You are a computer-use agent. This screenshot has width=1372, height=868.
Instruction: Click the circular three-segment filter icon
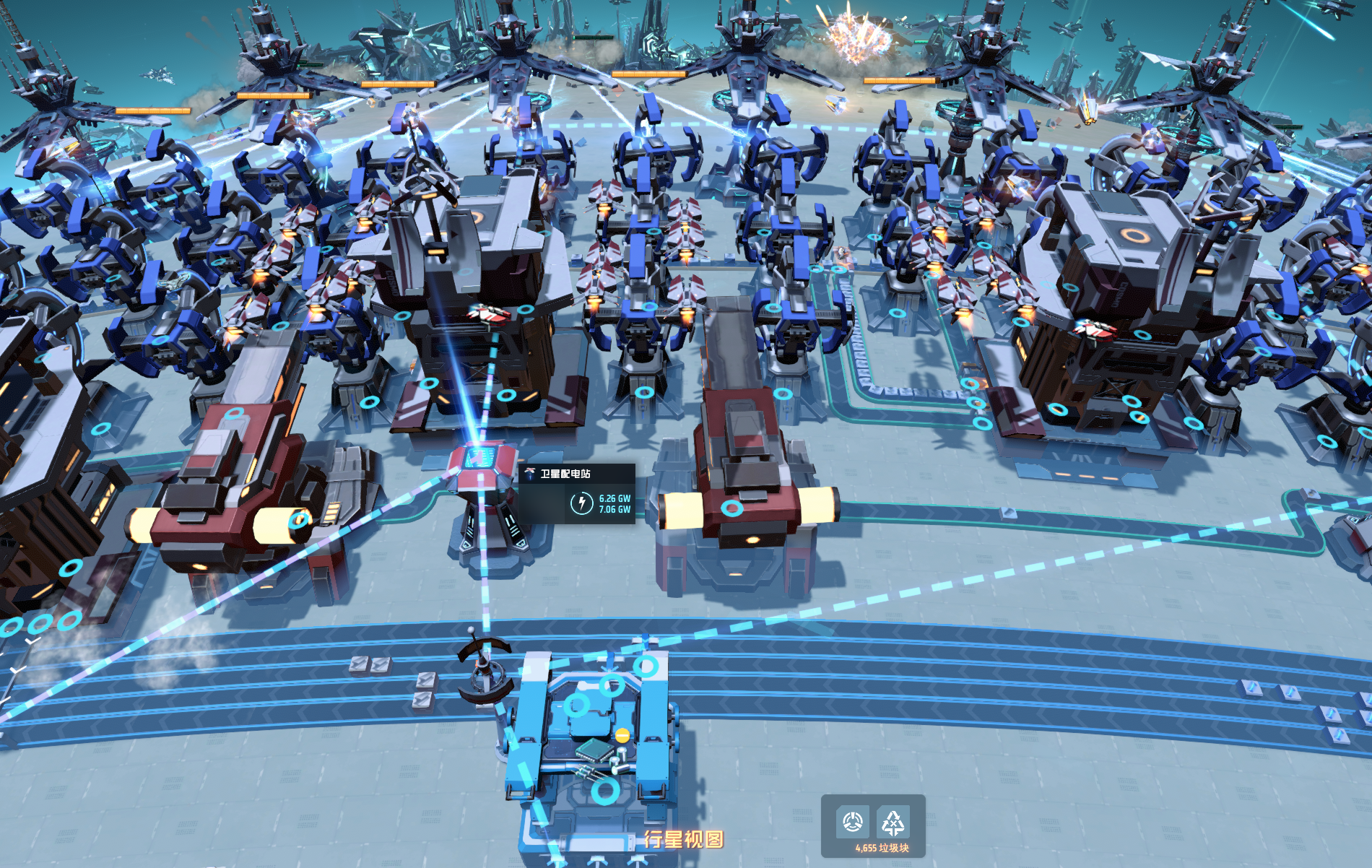(853, 822)
